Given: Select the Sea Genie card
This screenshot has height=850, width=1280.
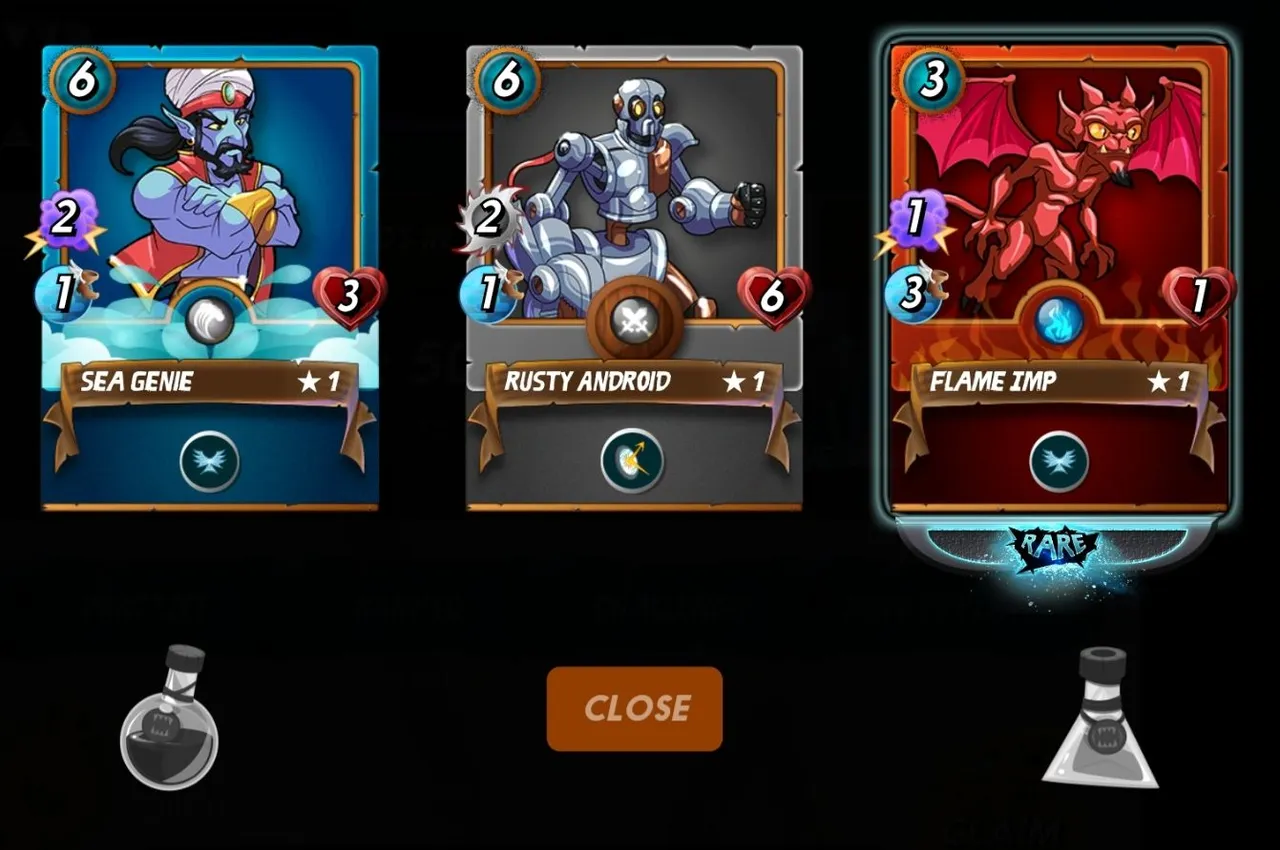Looking at the screenshot, I should (x=210, y=250).
